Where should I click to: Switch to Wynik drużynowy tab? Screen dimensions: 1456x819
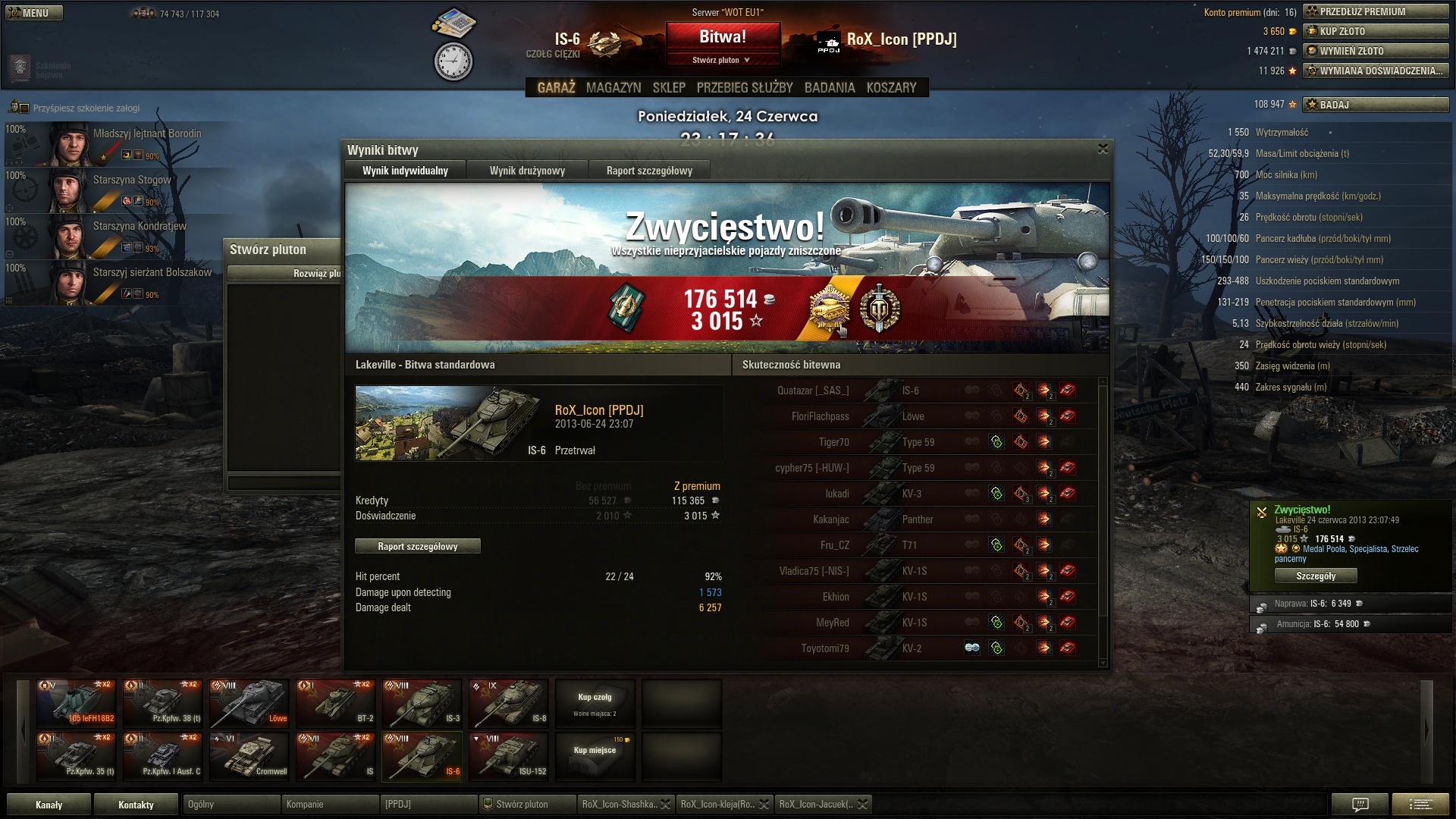(527, 171)
